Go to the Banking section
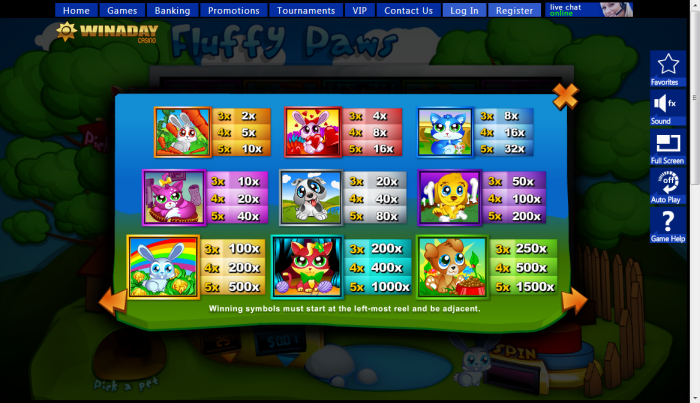700x403 pixels. coord(173,11)
